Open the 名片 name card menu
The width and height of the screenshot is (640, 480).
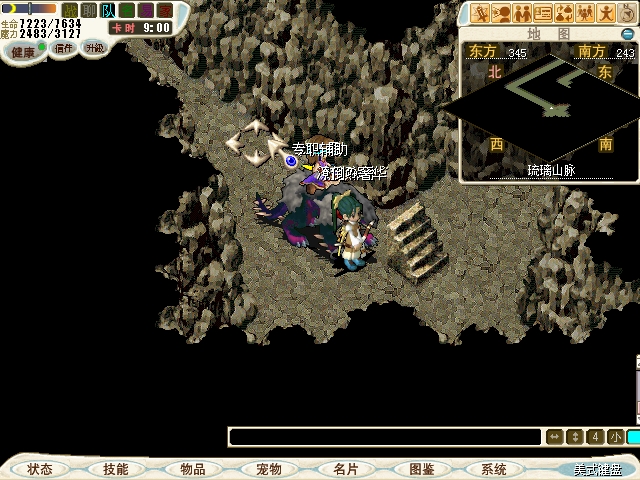pyautogui.click(x=345, y=469)
